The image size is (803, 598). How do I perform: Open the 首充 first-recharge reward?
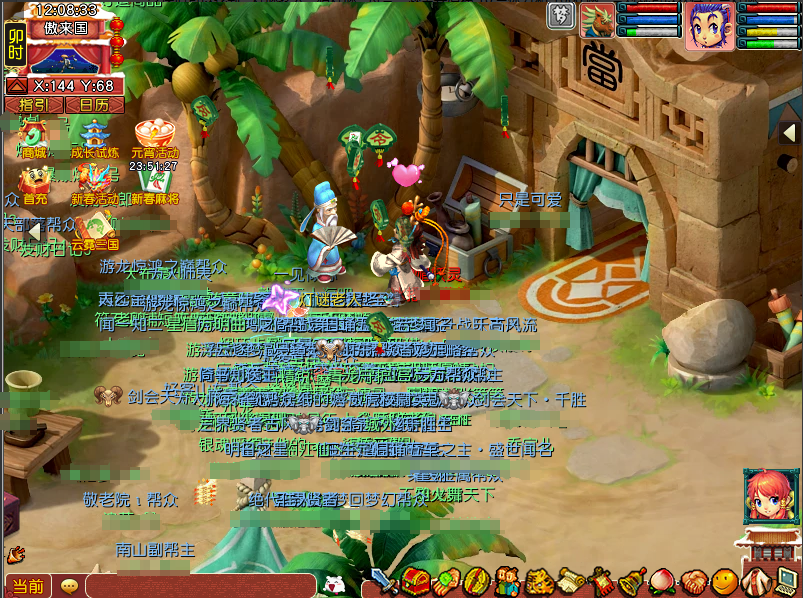tap(33, 182)
